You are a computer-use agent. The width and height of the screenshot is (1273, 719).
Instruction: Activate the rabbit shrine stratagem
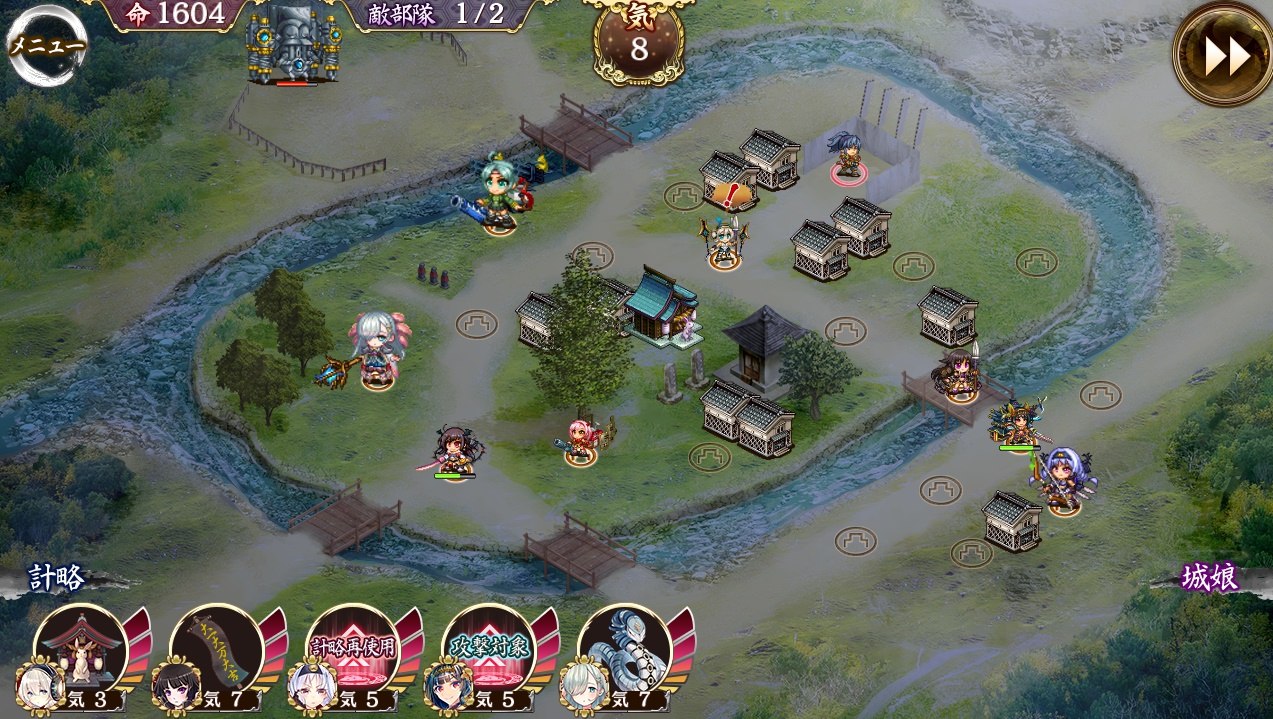click(x=80, y=650)
